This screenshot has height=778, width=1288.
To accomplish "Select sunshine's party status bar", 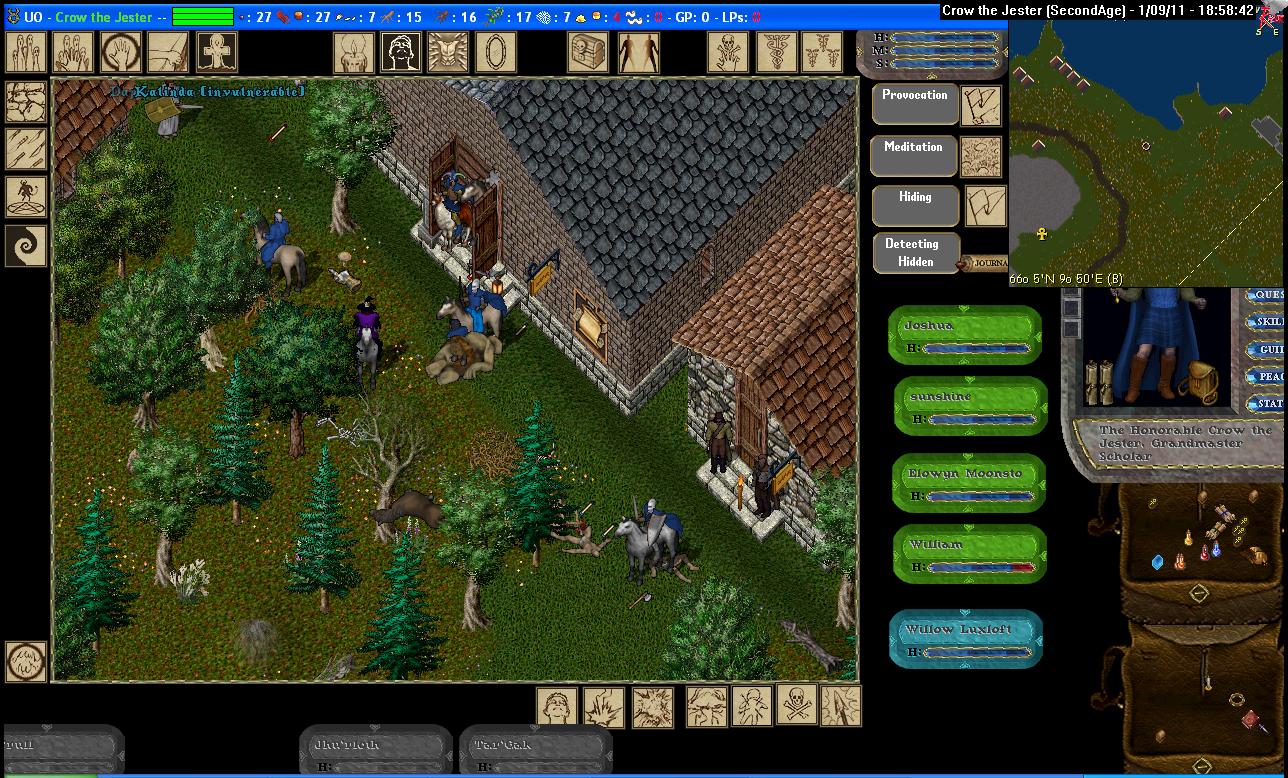I will (x=969, y=406).
